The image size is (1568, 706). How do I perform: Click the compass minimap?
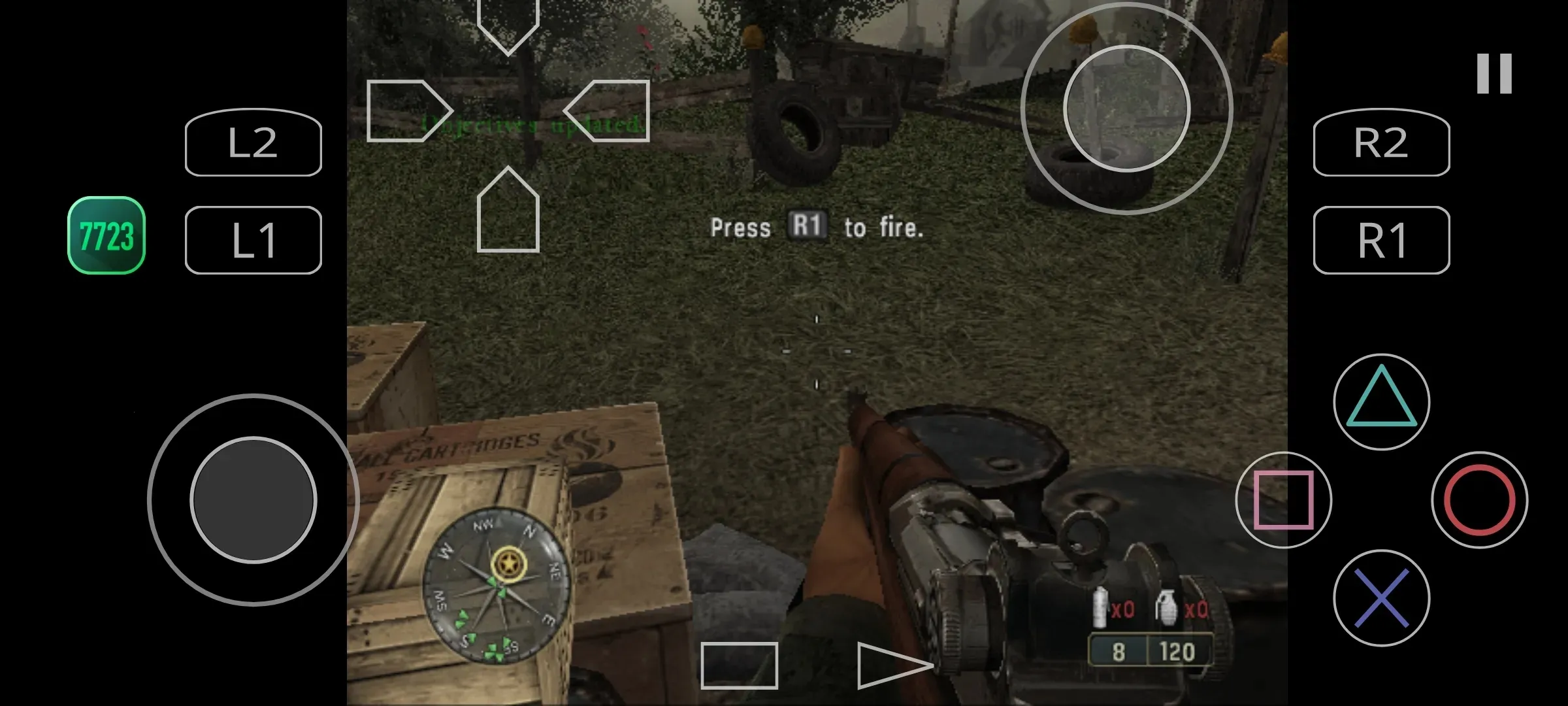[497, 585]
